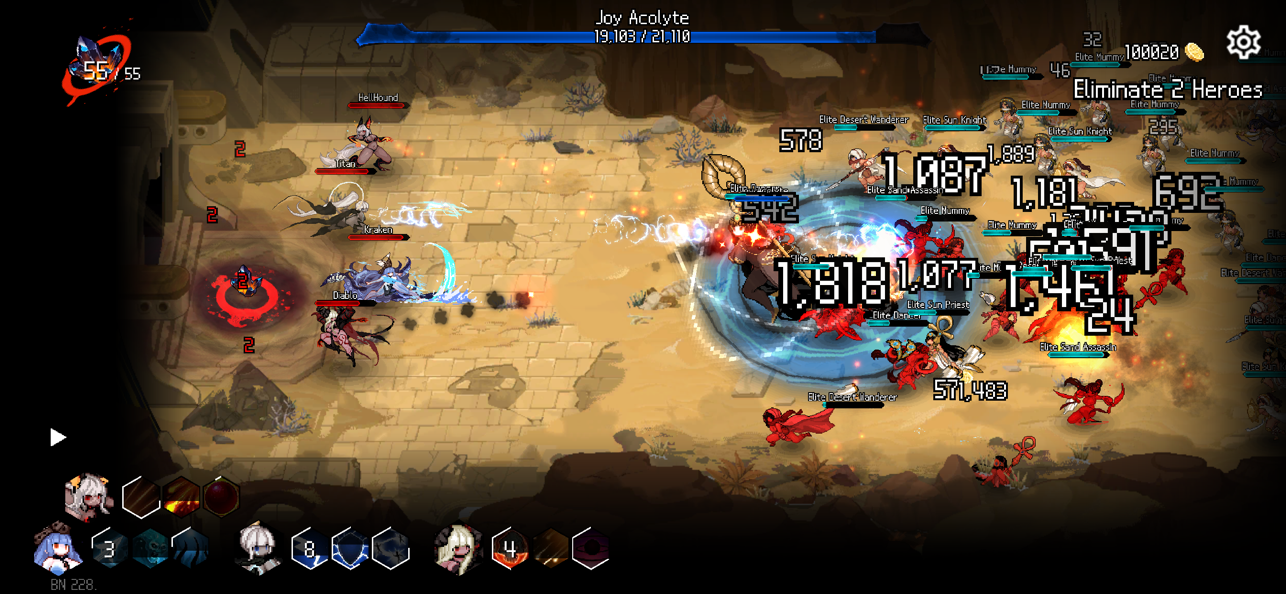Select the blue-haired girl hero portrait
The image size is (1286, 594).
click(x=58, y=549)
